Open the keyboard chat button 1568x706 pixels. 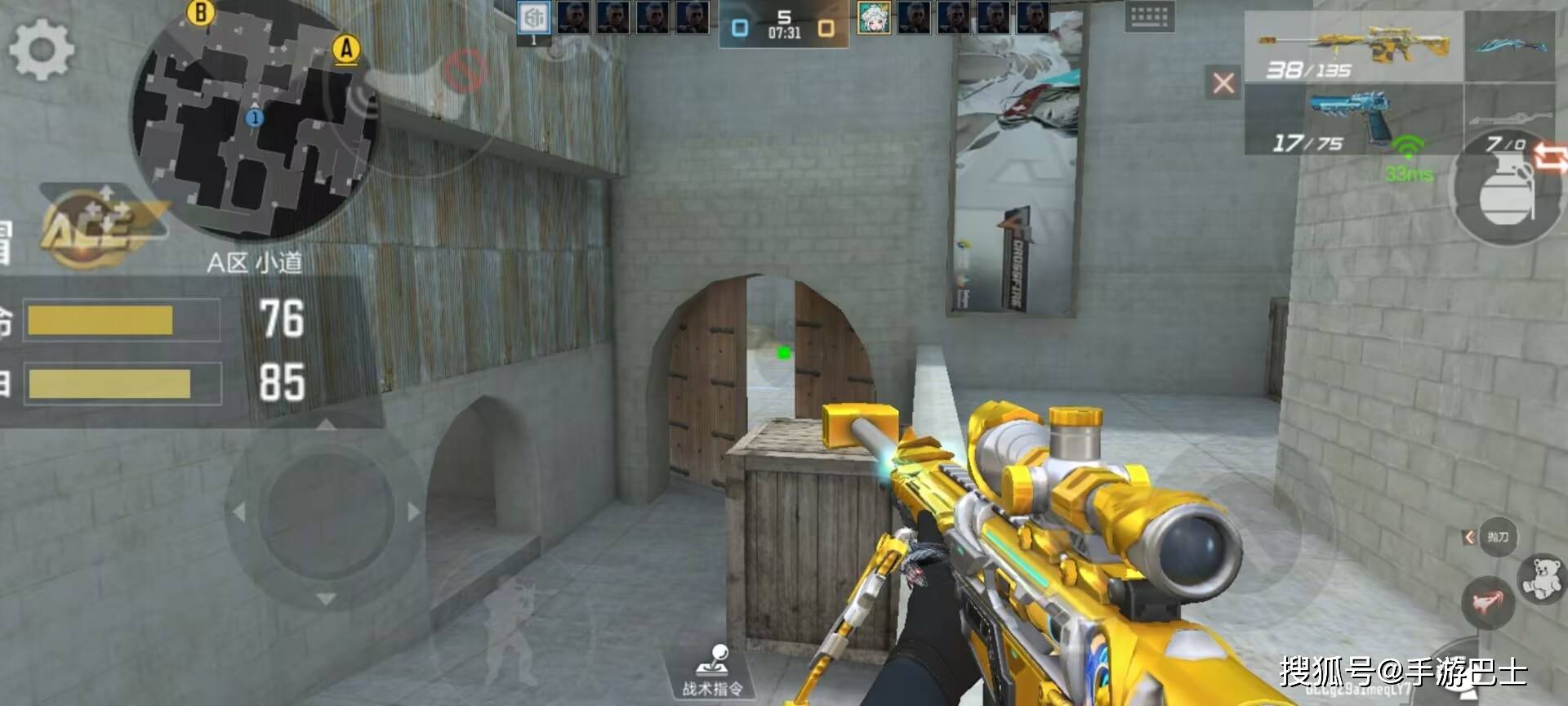(1149, 16)
